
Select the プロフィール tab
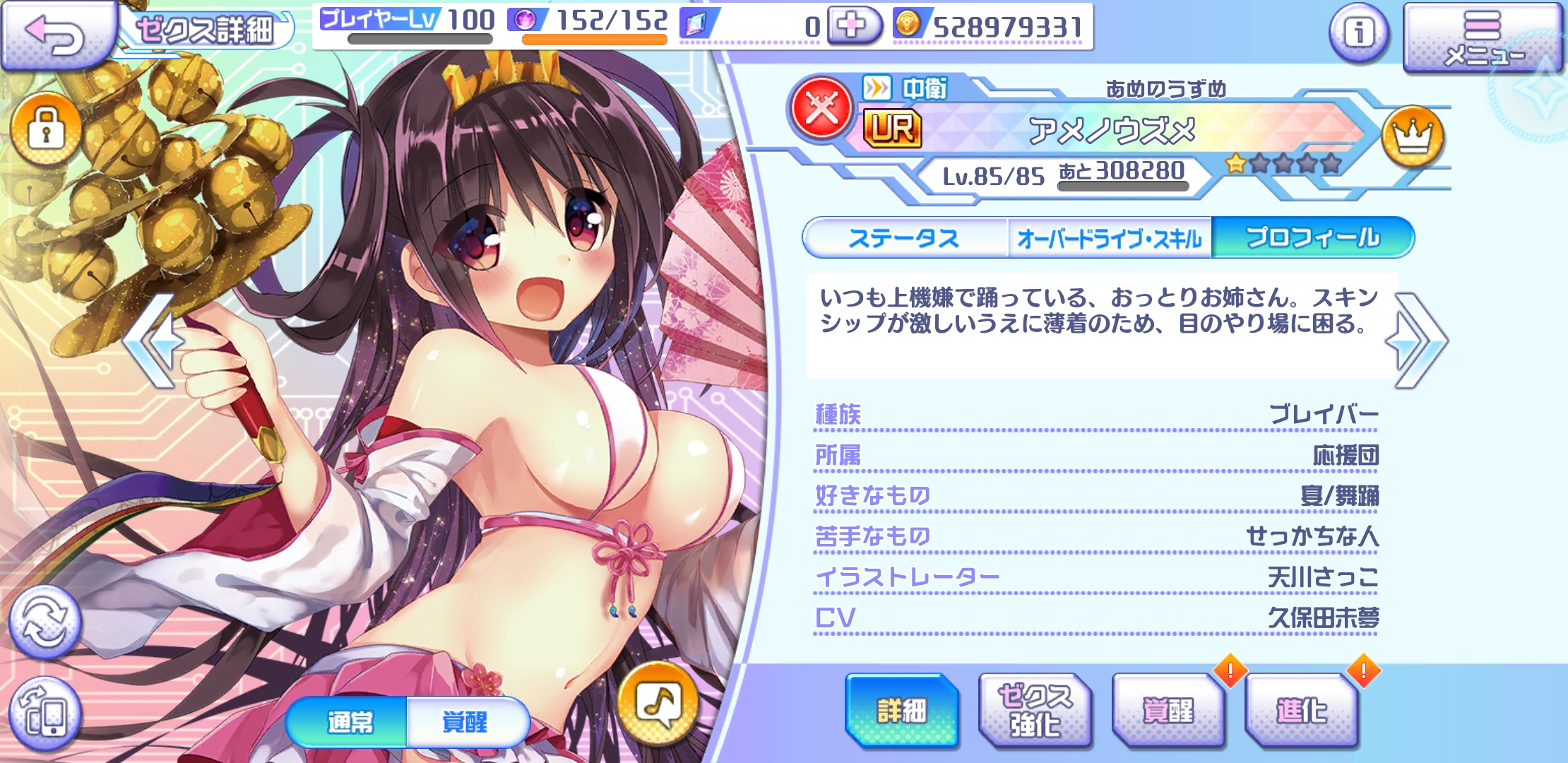click(1312, 238)
